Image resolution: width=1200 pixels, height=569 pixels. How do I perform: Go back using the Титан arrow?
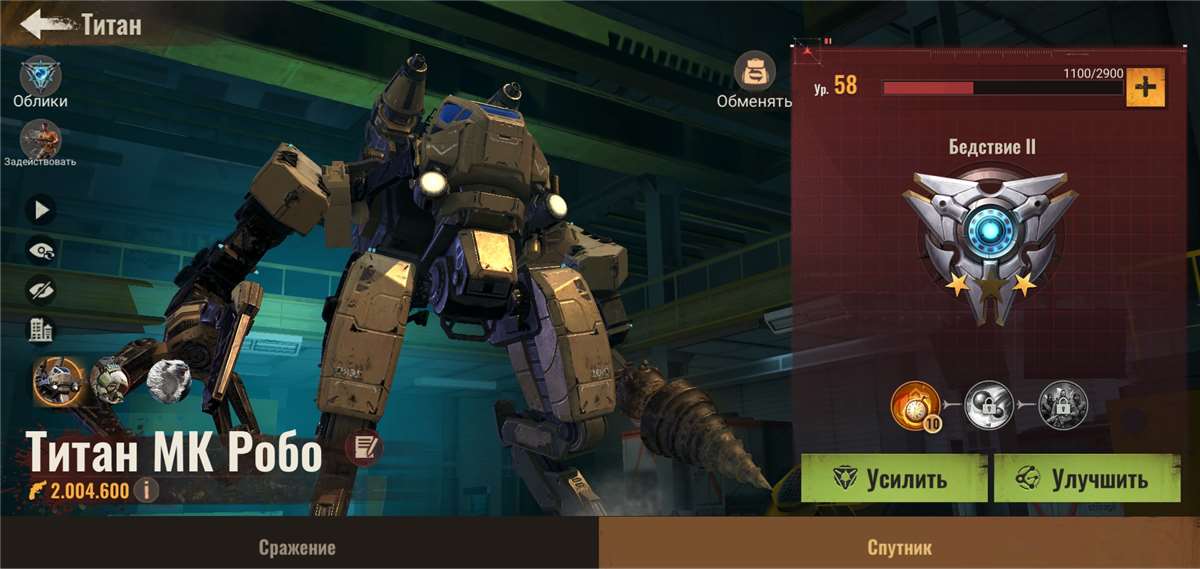click(x=38, y=24)
